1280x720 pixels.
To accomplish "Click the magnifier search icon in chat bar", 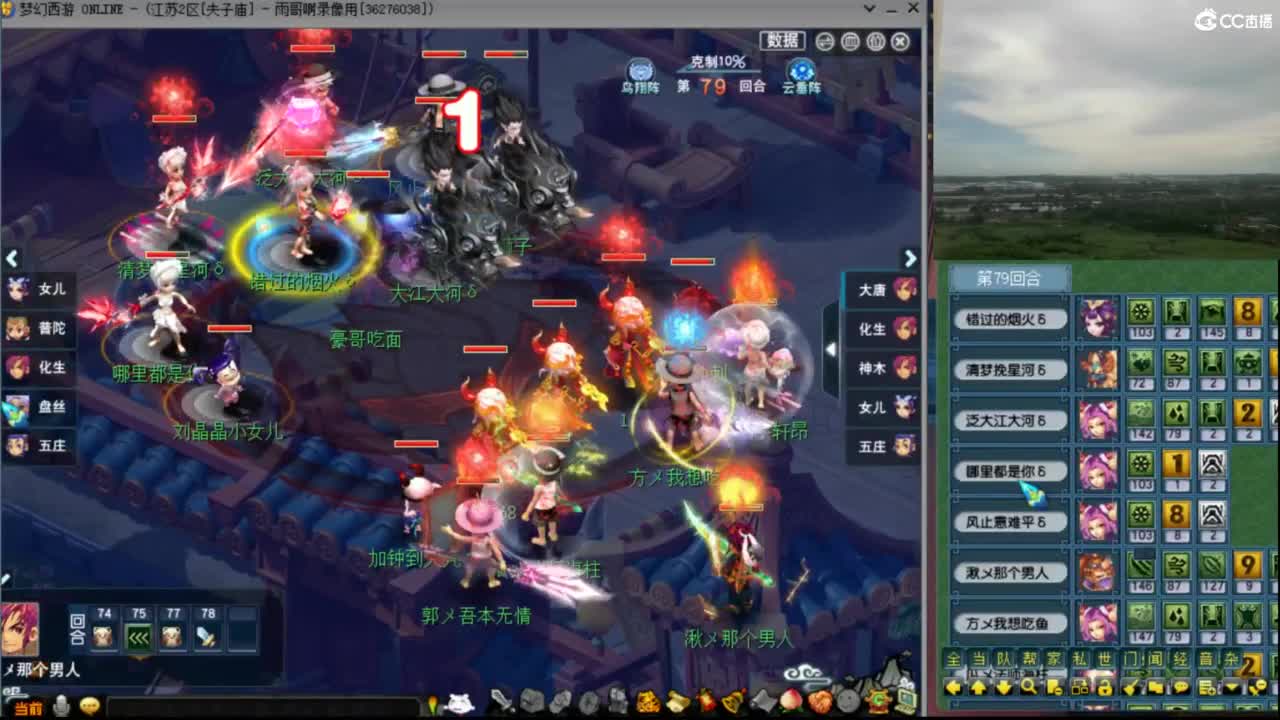I will point(1028,688).
